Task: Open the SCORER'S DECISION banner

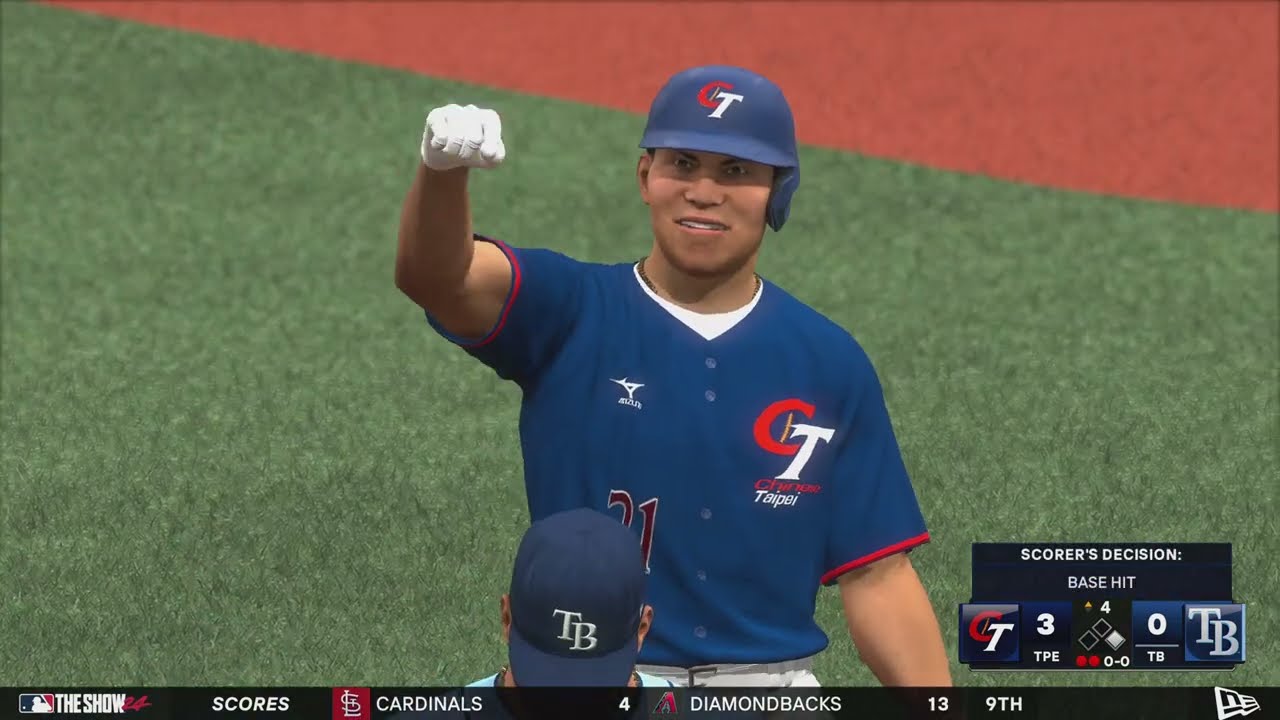Action: (x=1101, y=554)
